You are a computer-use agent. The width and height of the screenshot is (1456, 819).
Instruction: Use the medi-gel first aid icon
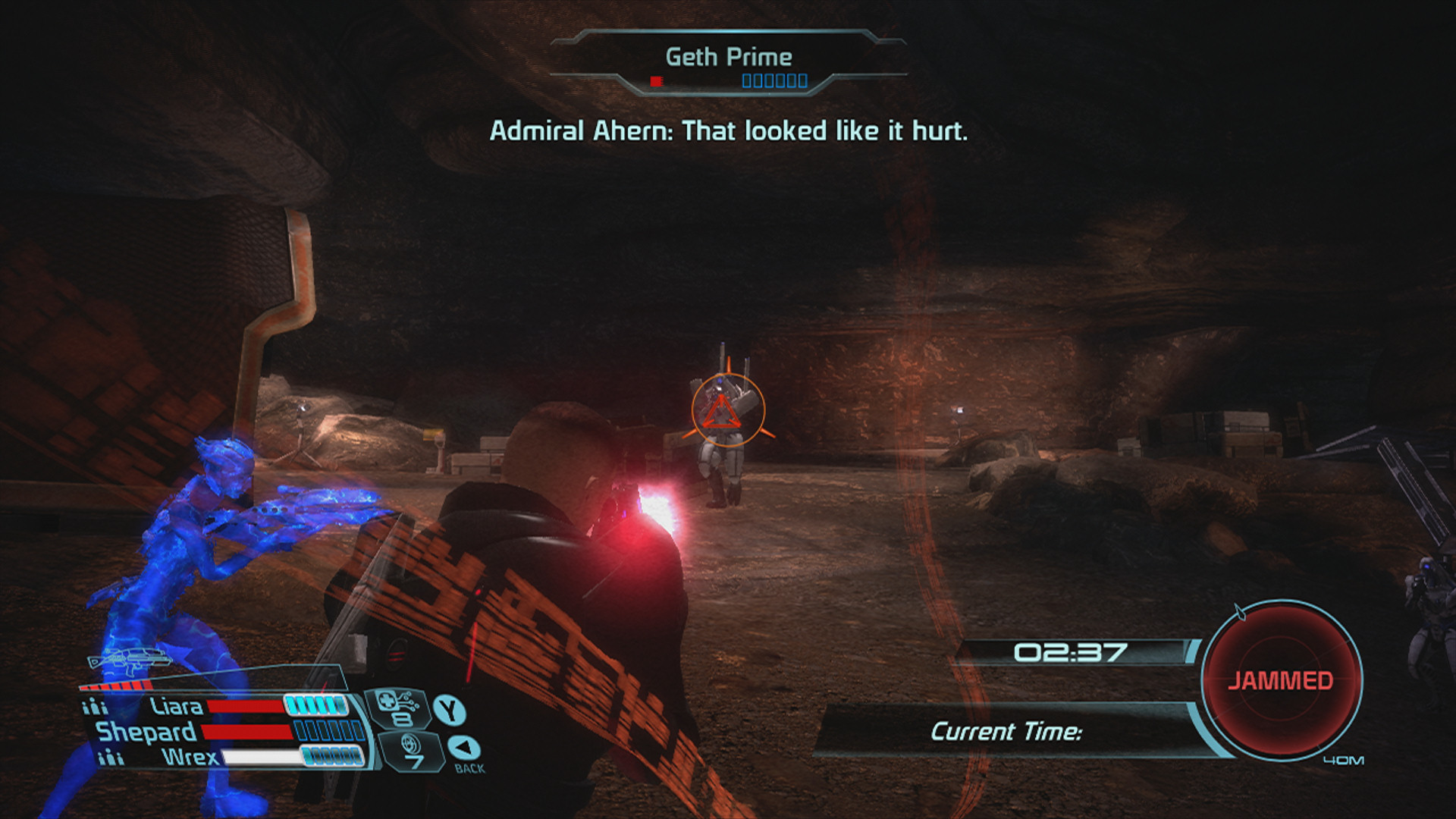397,708
